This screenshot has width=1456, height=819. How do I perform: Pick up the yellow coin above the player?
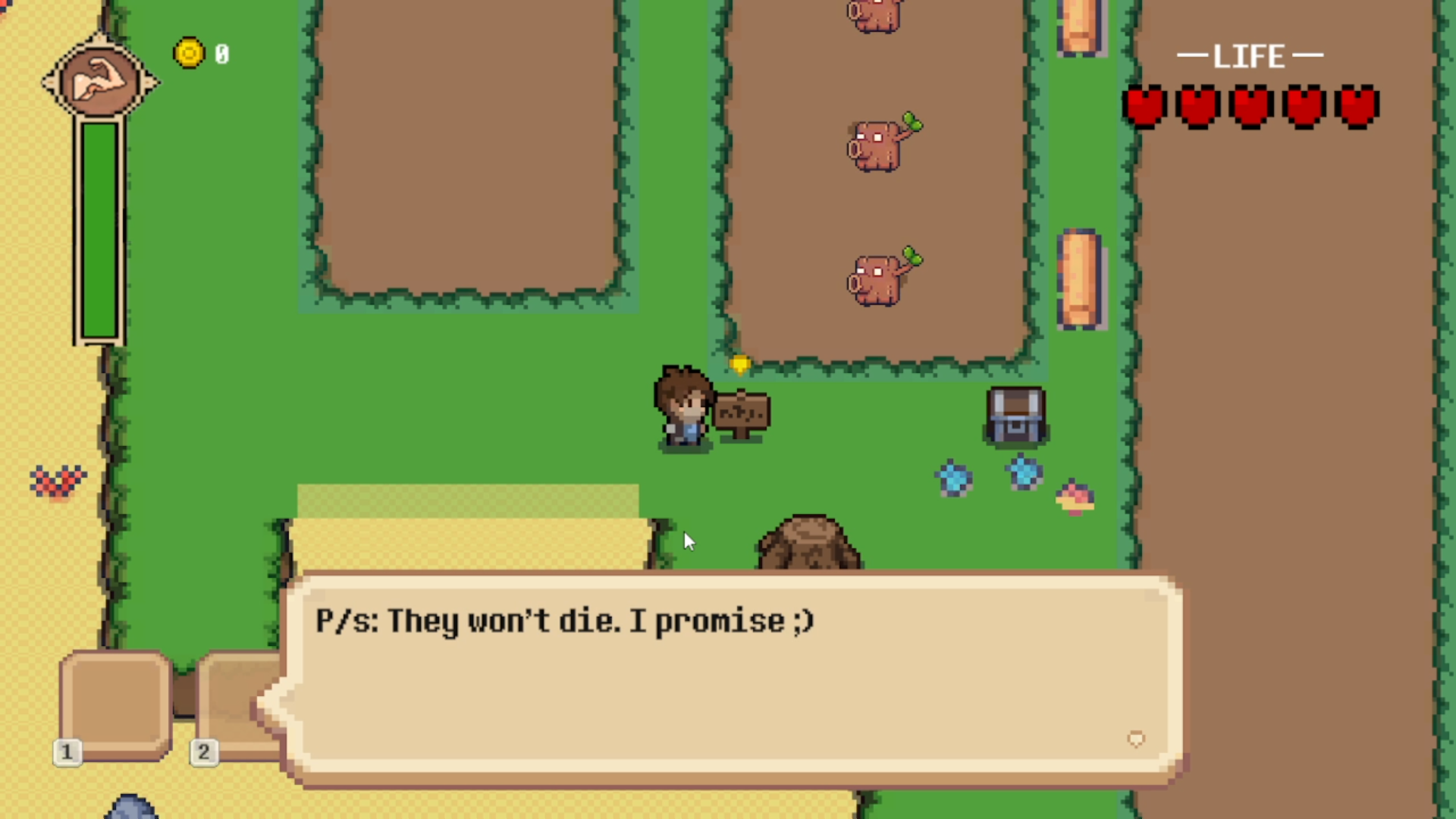point(740,365)
